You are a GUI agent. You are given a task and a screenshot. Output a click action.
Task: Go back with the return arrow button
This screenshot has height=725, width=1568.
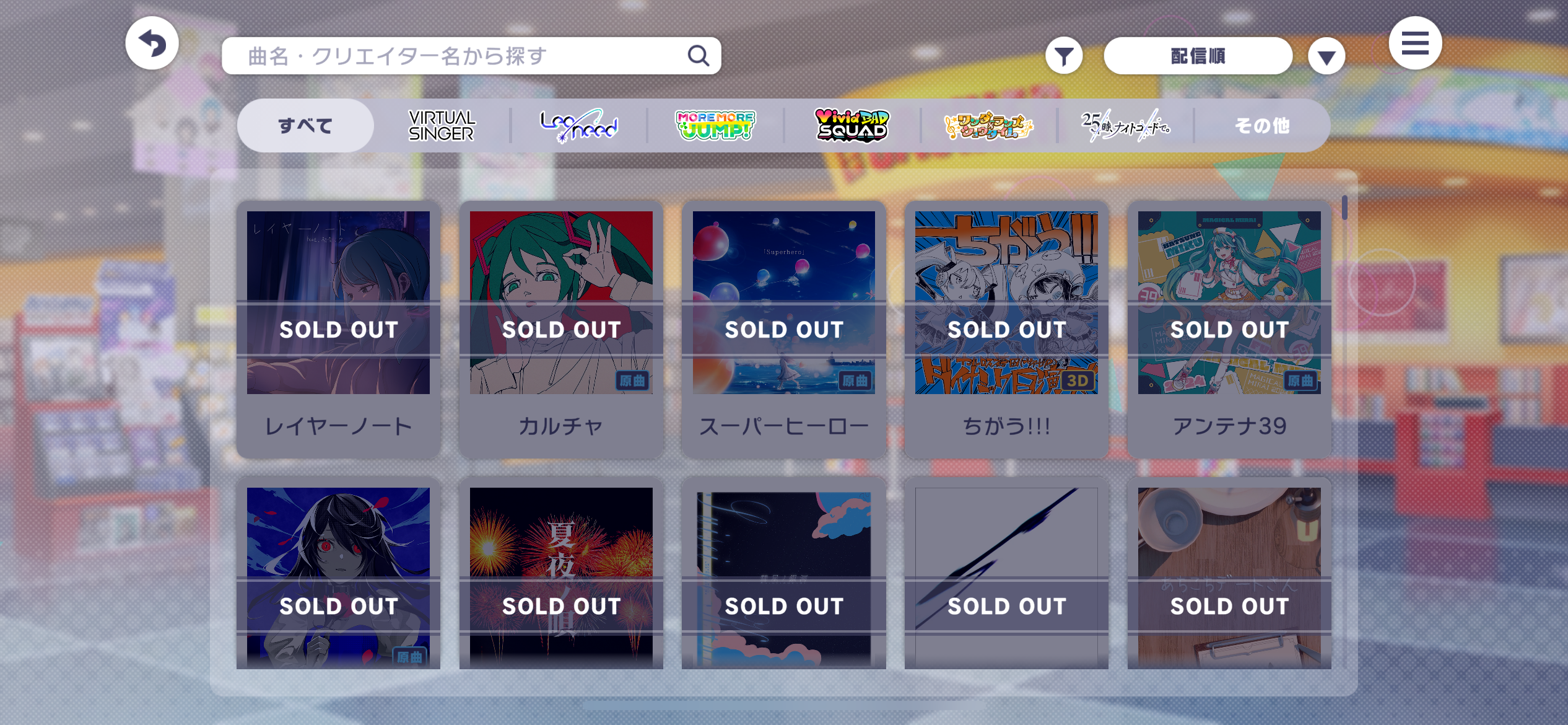[152, 43]
